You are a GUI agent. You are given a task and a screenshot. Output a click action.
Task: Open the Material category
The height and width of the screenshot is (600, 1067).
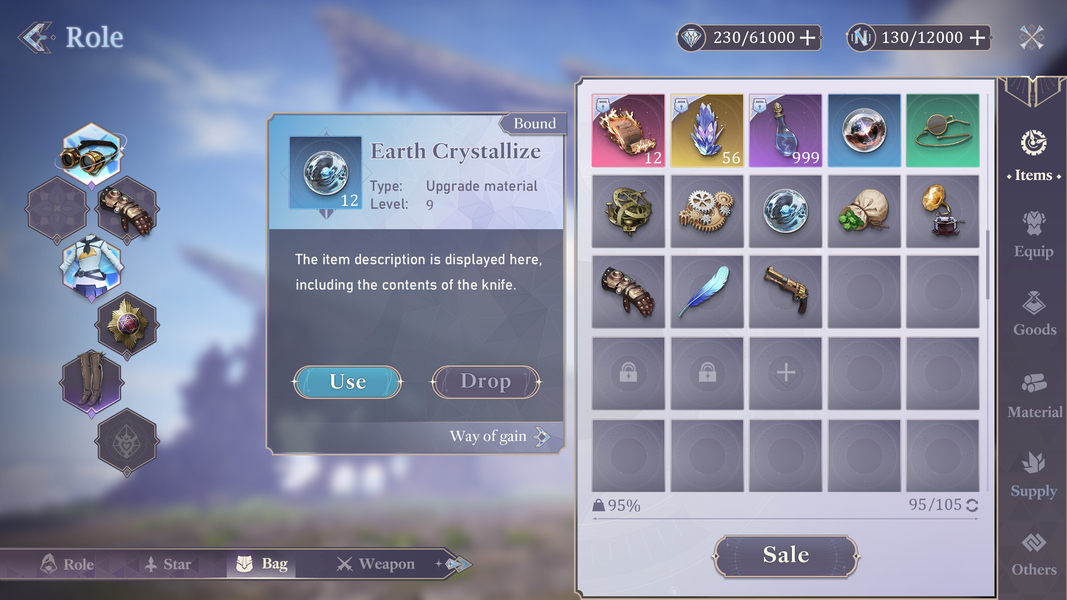tap(1033, 395)
